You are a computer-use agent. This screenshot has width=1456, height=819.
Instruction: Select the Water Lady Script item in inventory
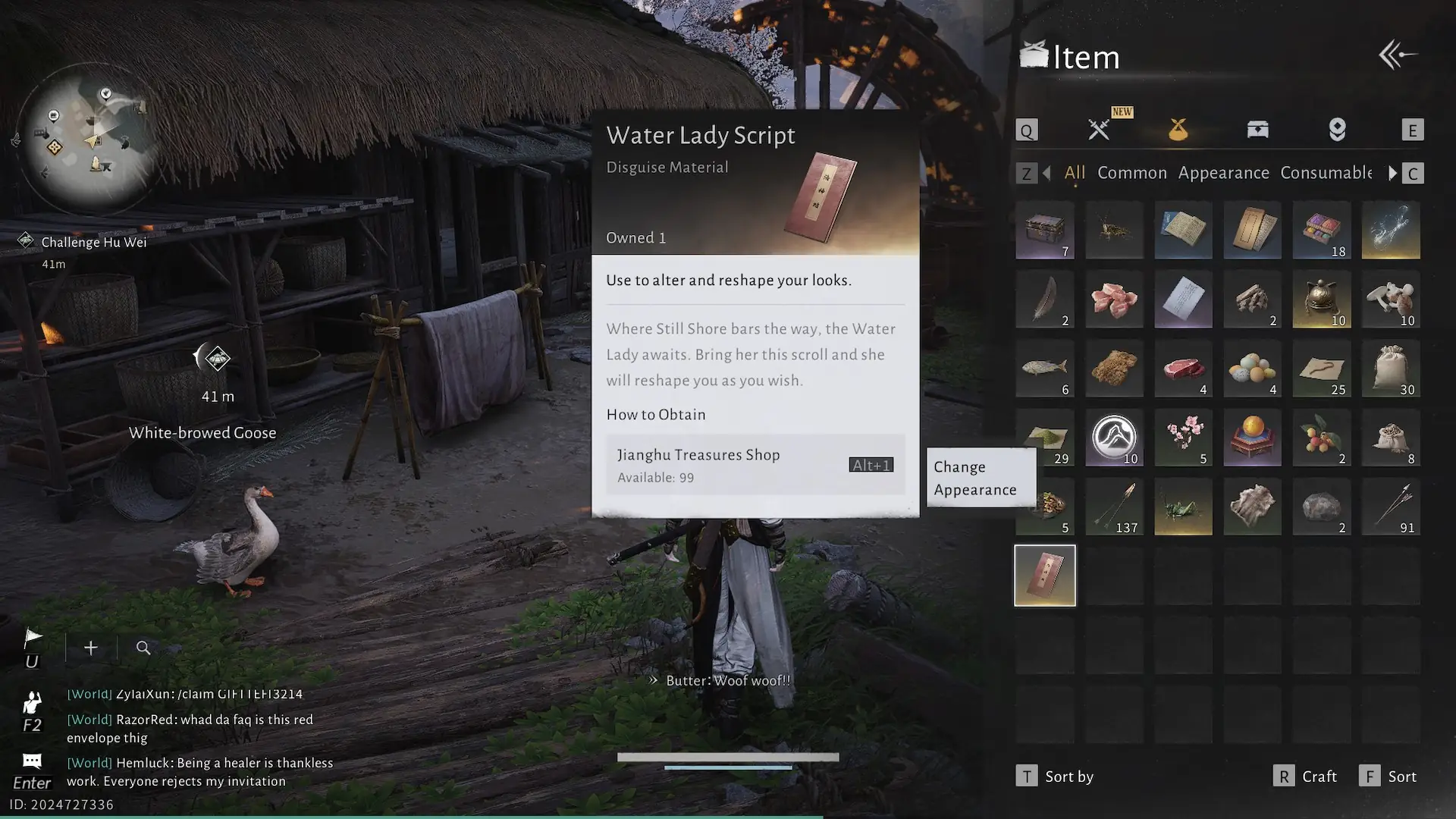point(1044,575)
